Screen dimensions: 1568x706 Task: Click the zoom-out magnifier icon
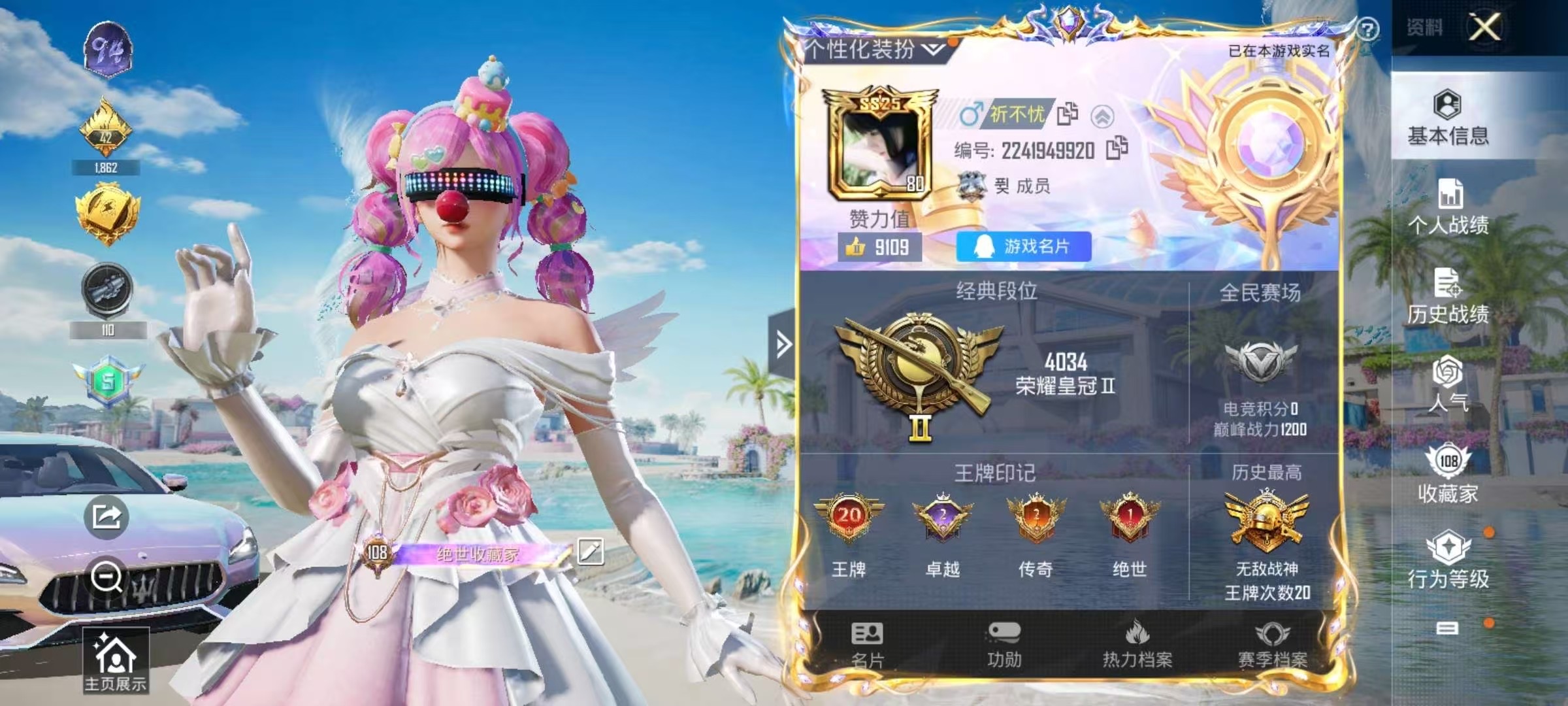point(106,577)
